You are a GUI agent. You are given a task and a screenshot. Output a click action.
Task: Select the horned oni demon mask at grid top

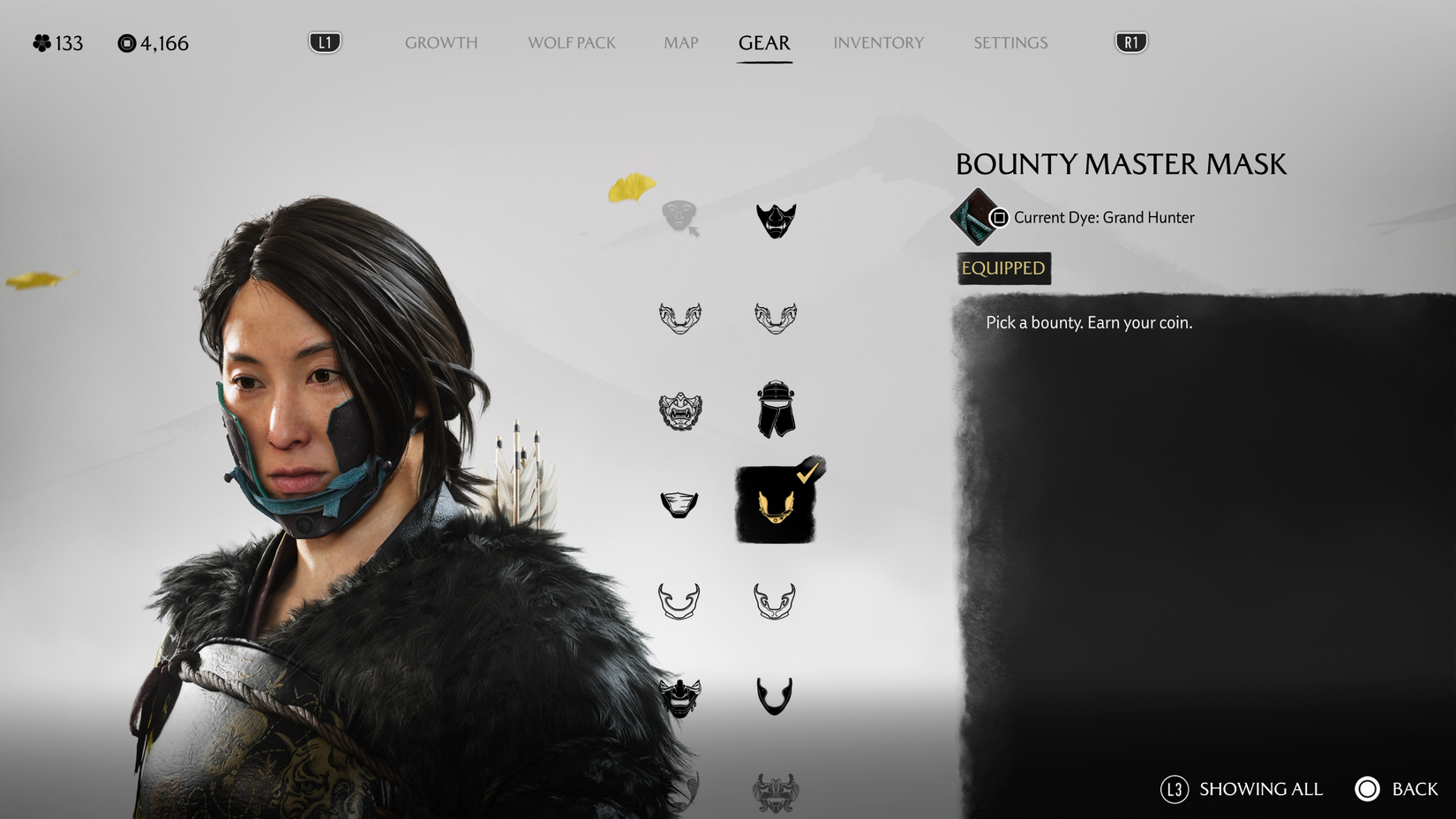[x=775, y=219]
